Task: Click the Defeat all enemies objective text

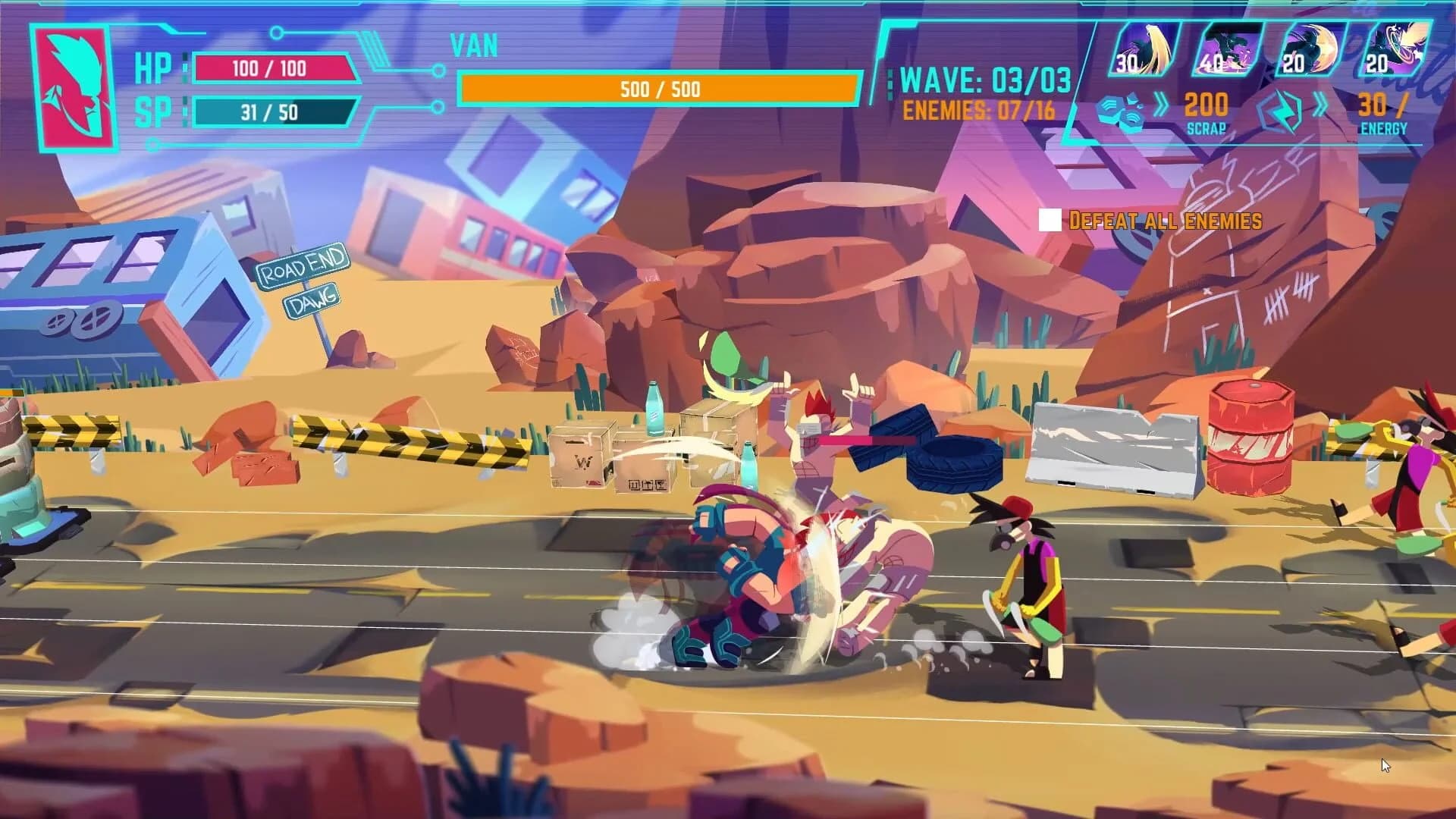Action: coord(1165,221)
